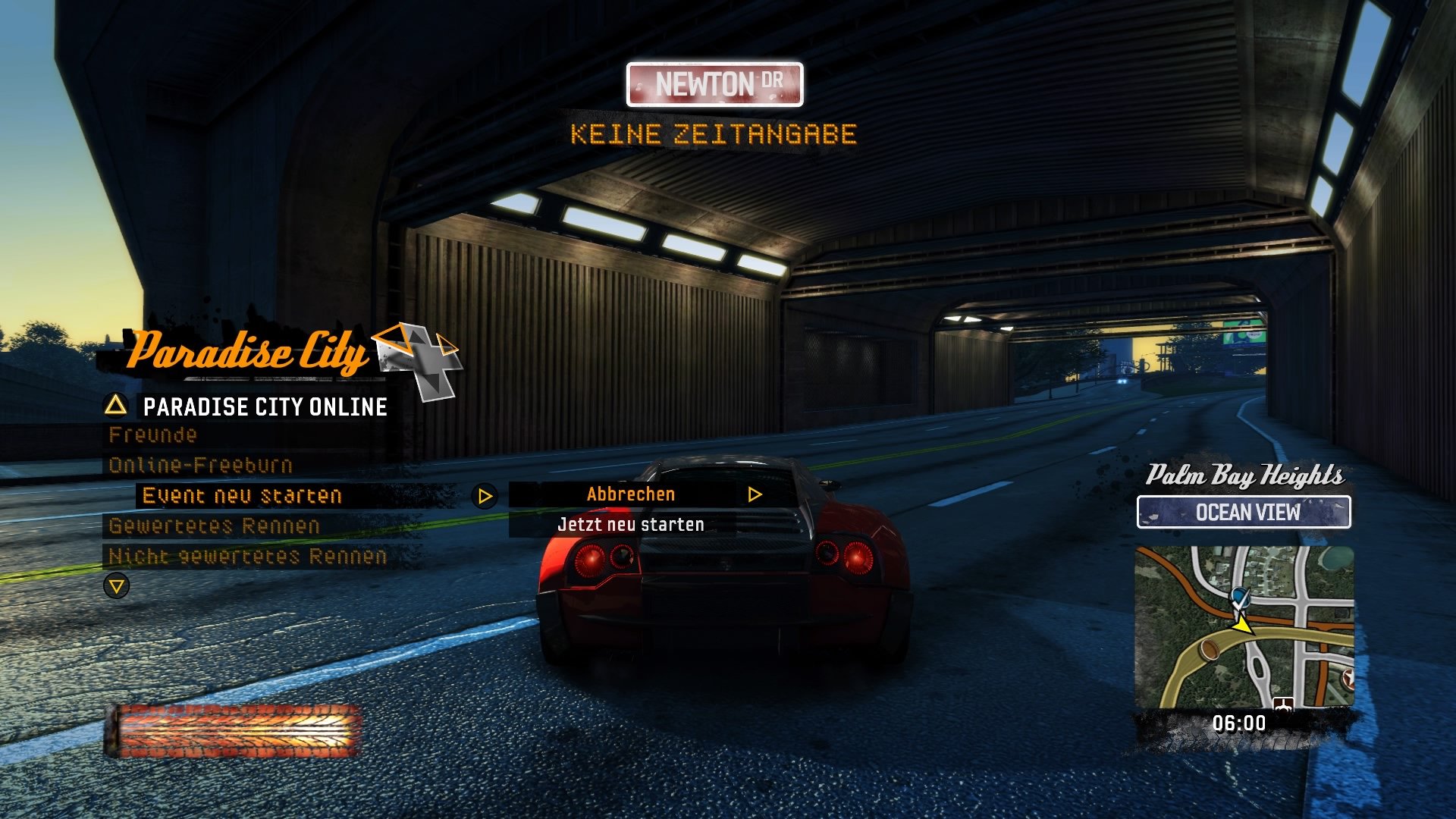Expand the menu with the downward arrow indicator
This screenshot has width=1456, height=819.
(118, 585)
